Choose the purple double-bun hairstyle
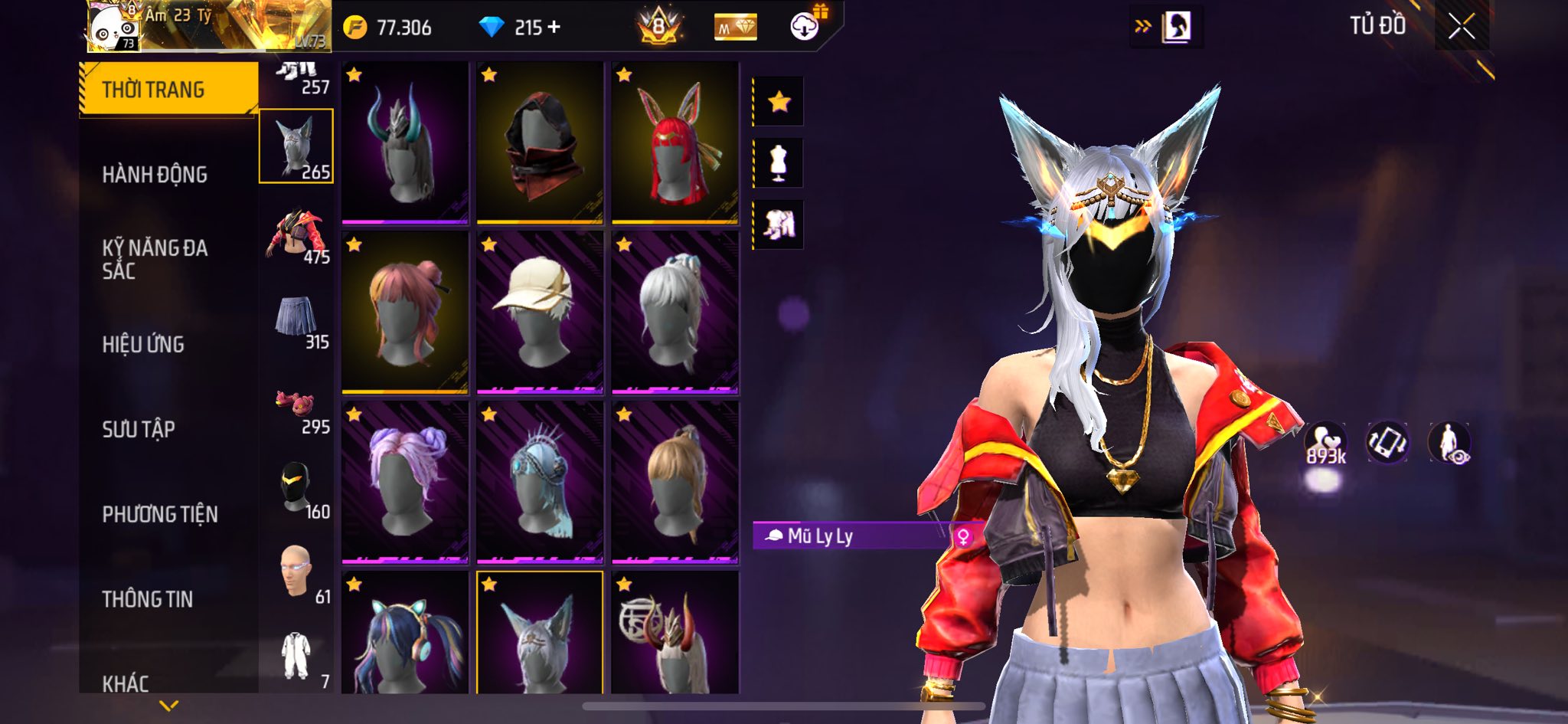Screen dimensions: 1568x724 pos(405,483)
